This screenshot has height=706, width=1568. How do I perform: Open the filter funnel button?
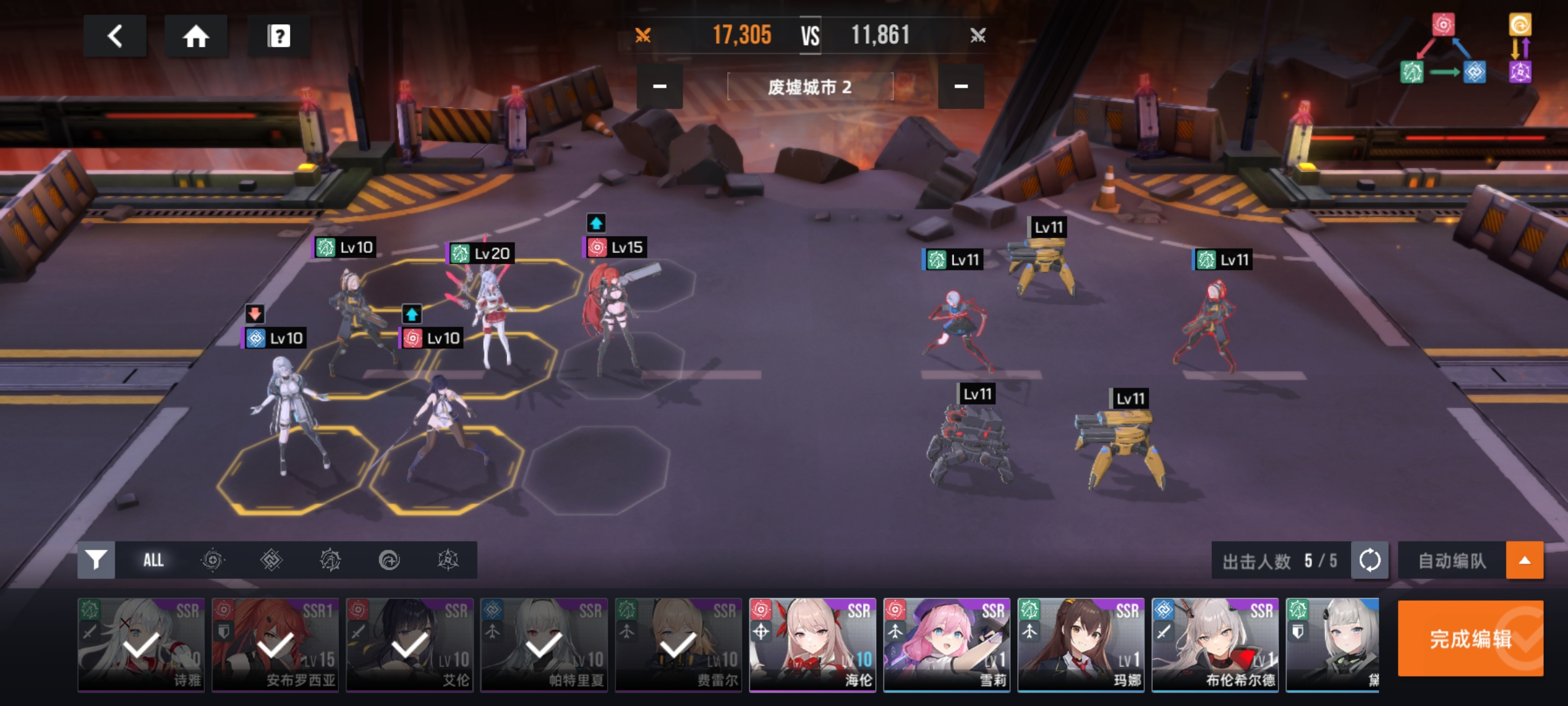[x=96, y=560]
